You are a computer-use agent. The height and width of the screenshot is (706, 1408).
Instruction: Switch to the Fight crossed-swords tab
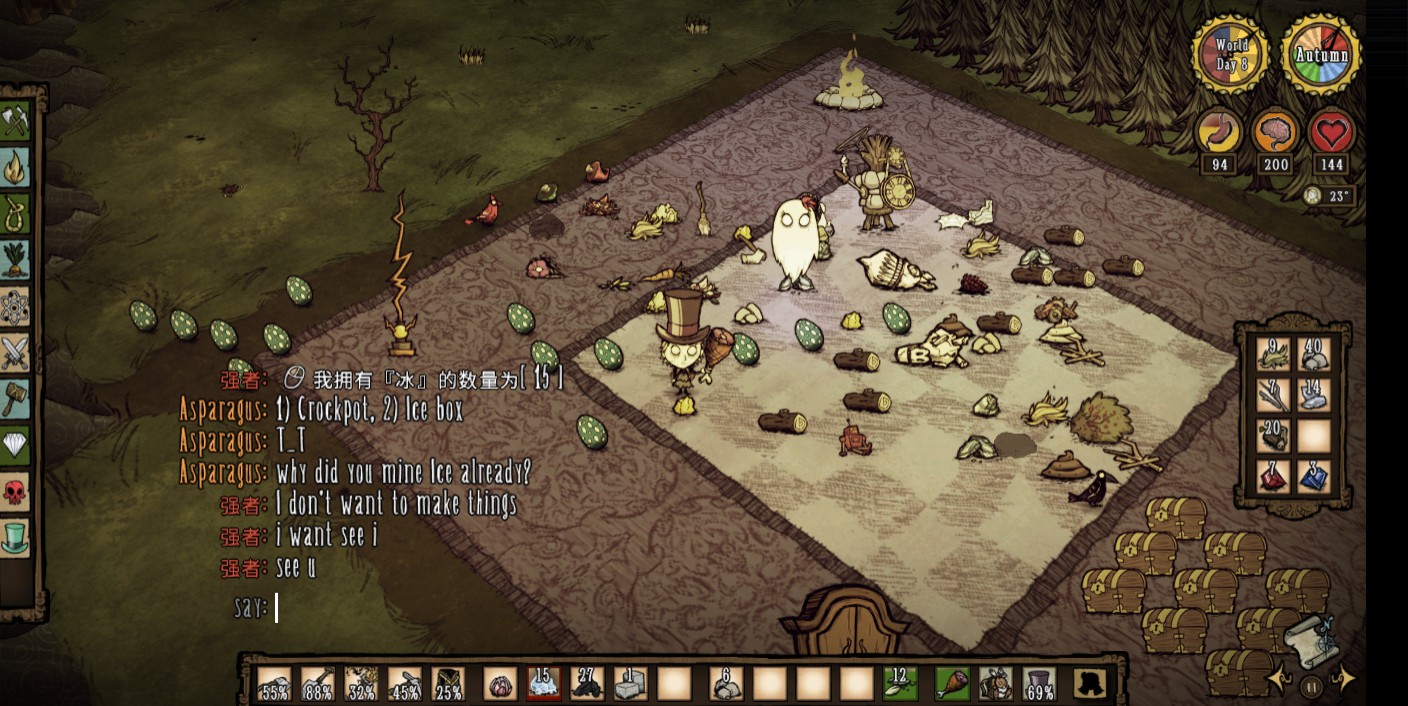pyautogui.click(x=15, y=353)
